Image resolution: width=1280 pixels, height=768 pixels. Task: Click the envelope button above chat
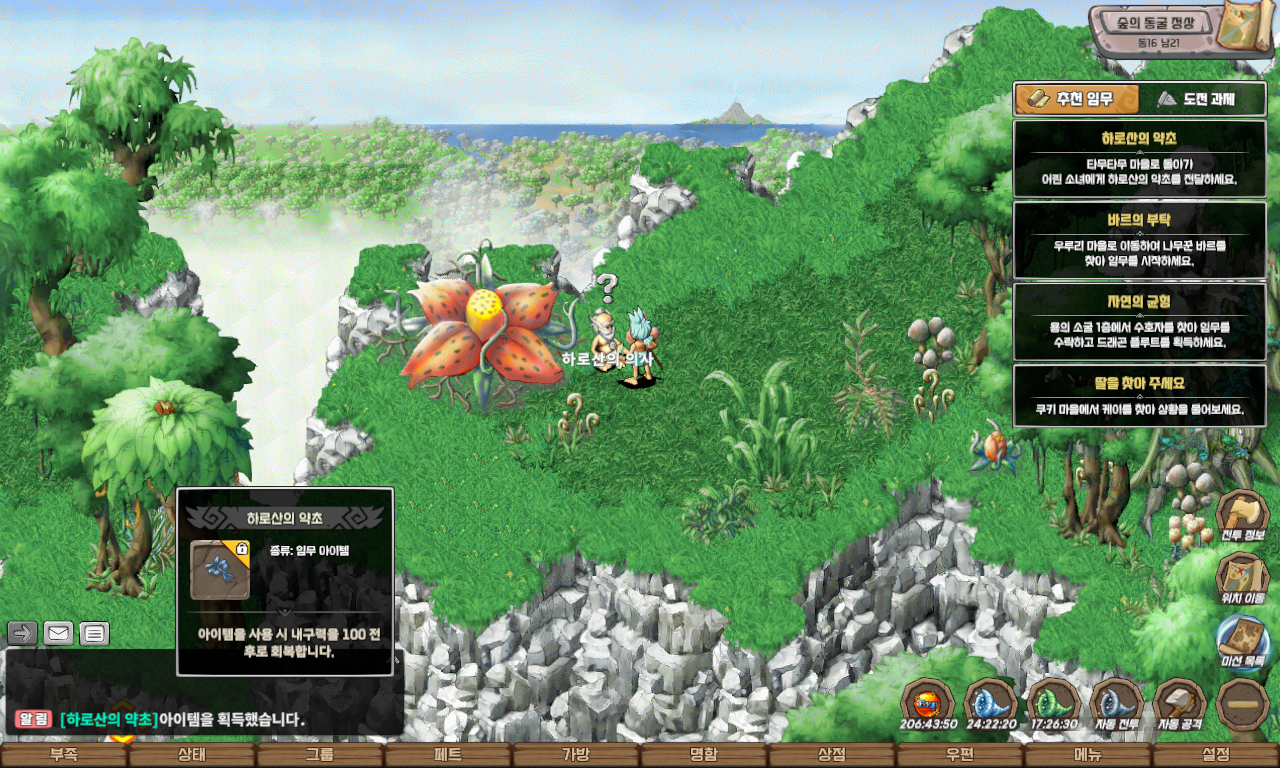coord(59,633)
